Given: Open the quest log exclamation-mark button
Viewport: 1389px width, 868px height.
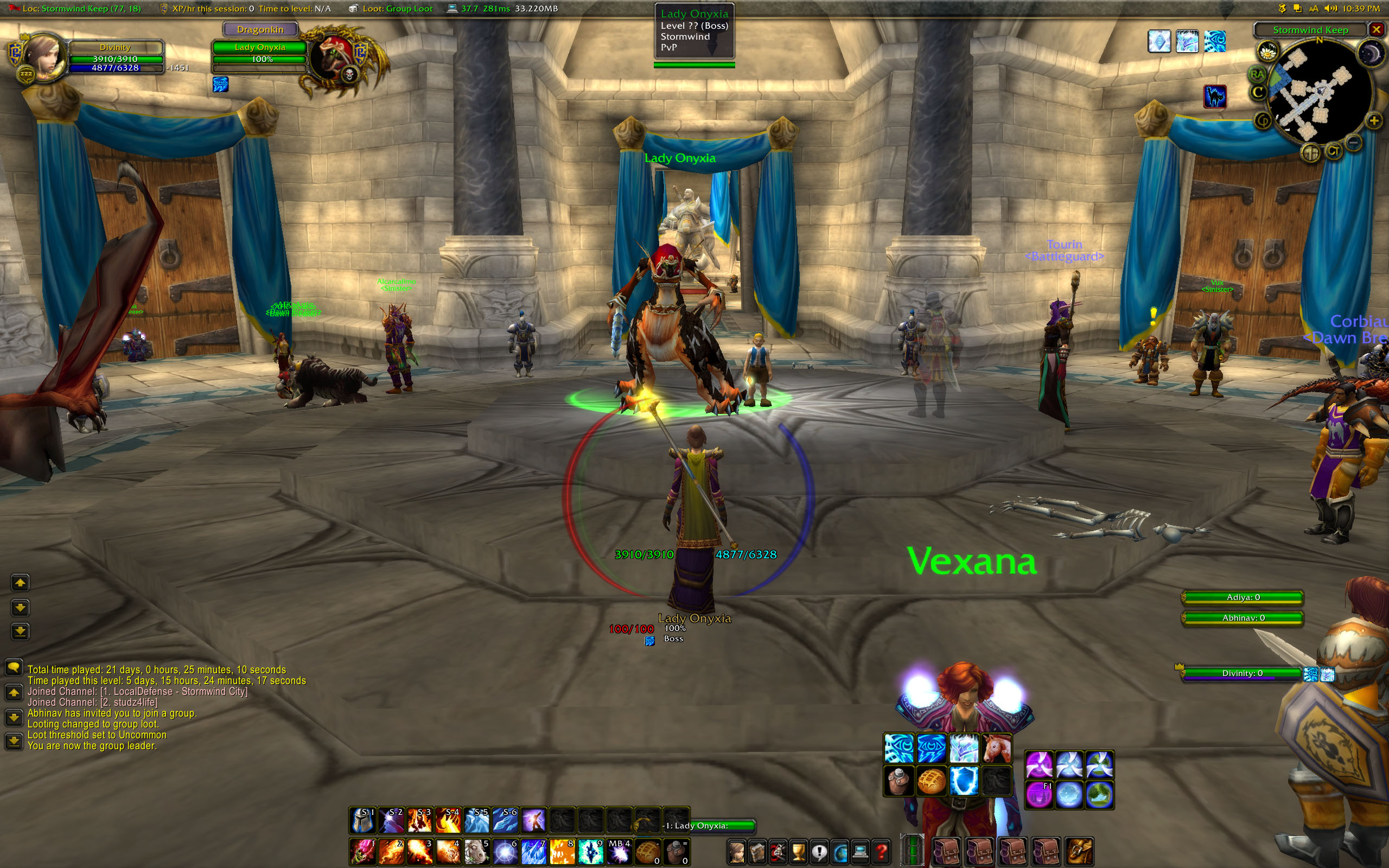Looking at the screenshot, I should click(x=819, y=851).
